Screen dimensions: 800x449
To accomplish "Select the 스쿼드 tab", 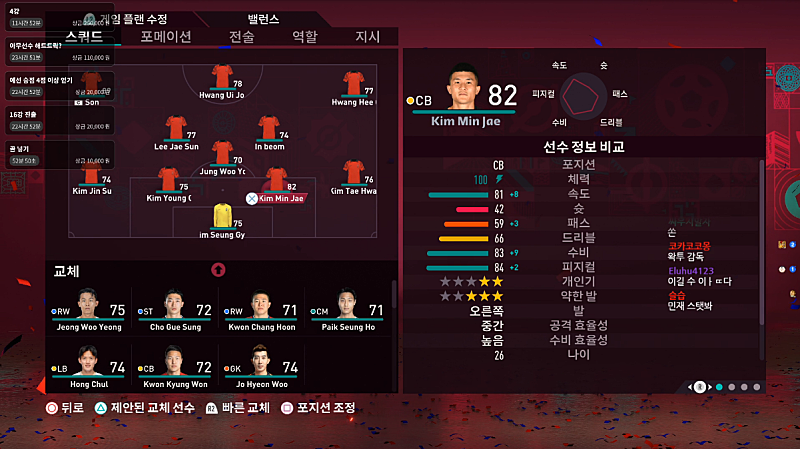I will point(84,36).
